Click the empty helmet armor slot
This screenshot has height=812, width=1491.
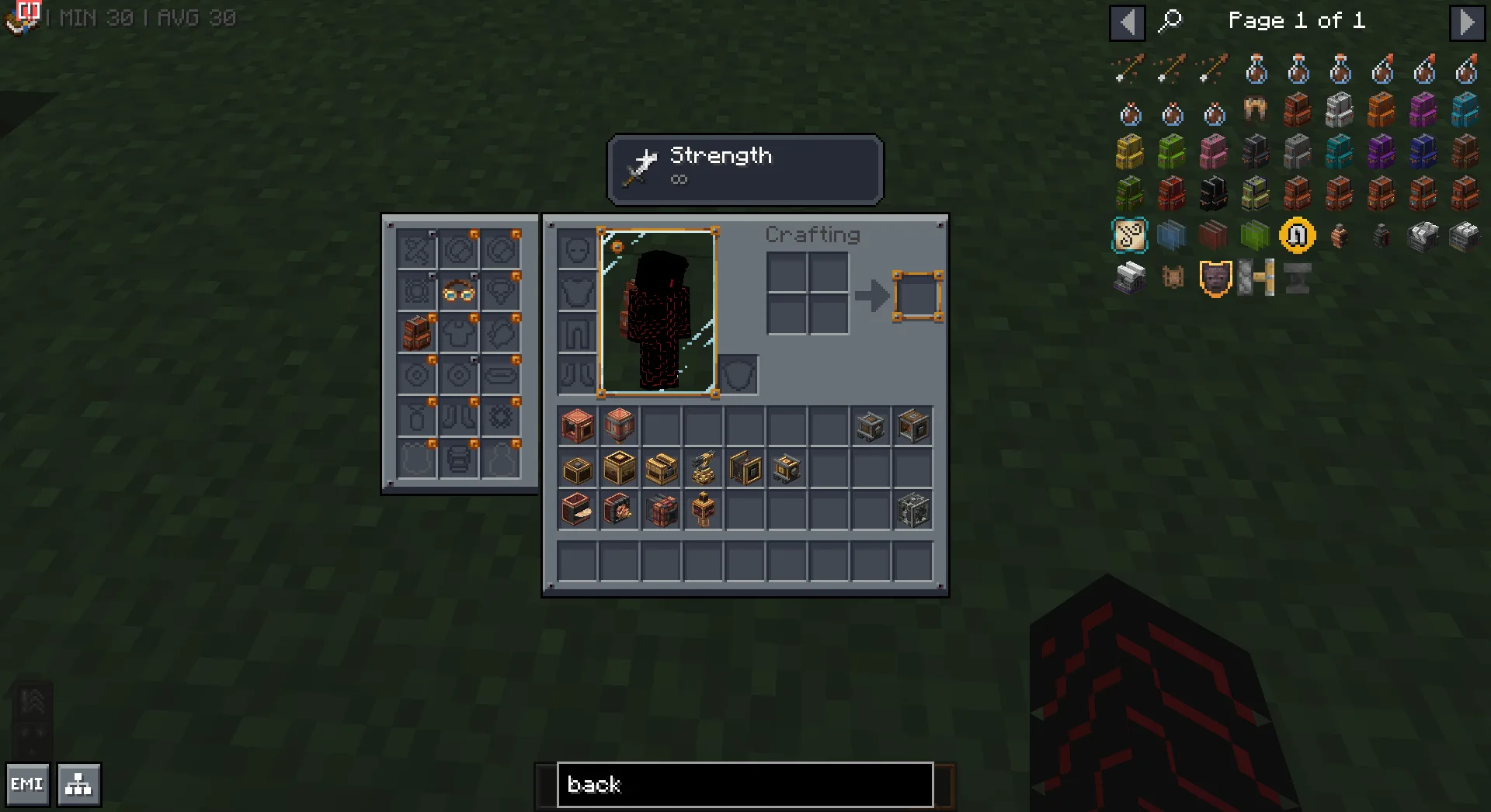[x=577, y=251]
